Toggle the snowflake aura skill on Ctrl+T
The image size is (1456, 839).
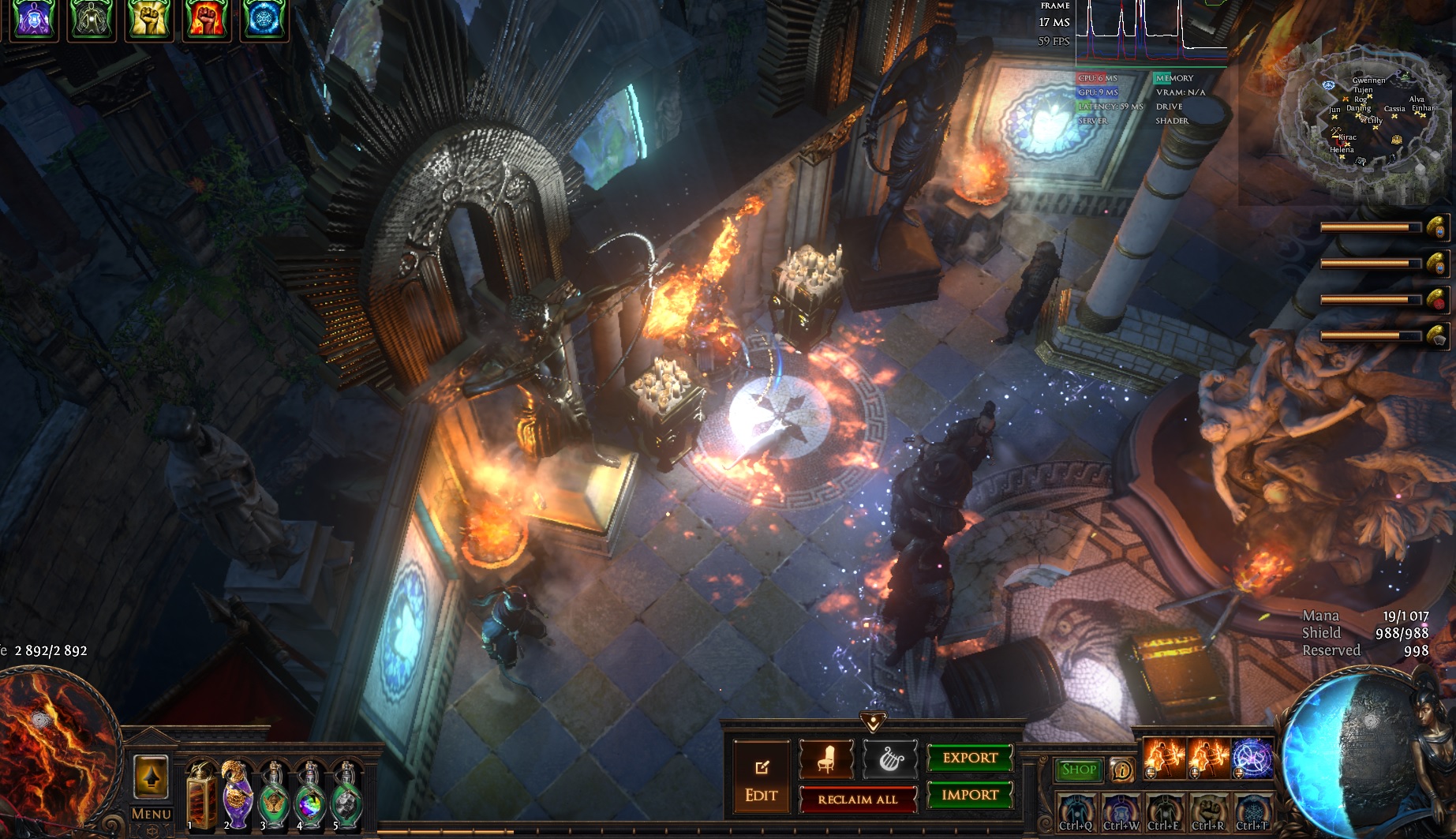point(1252,812)
